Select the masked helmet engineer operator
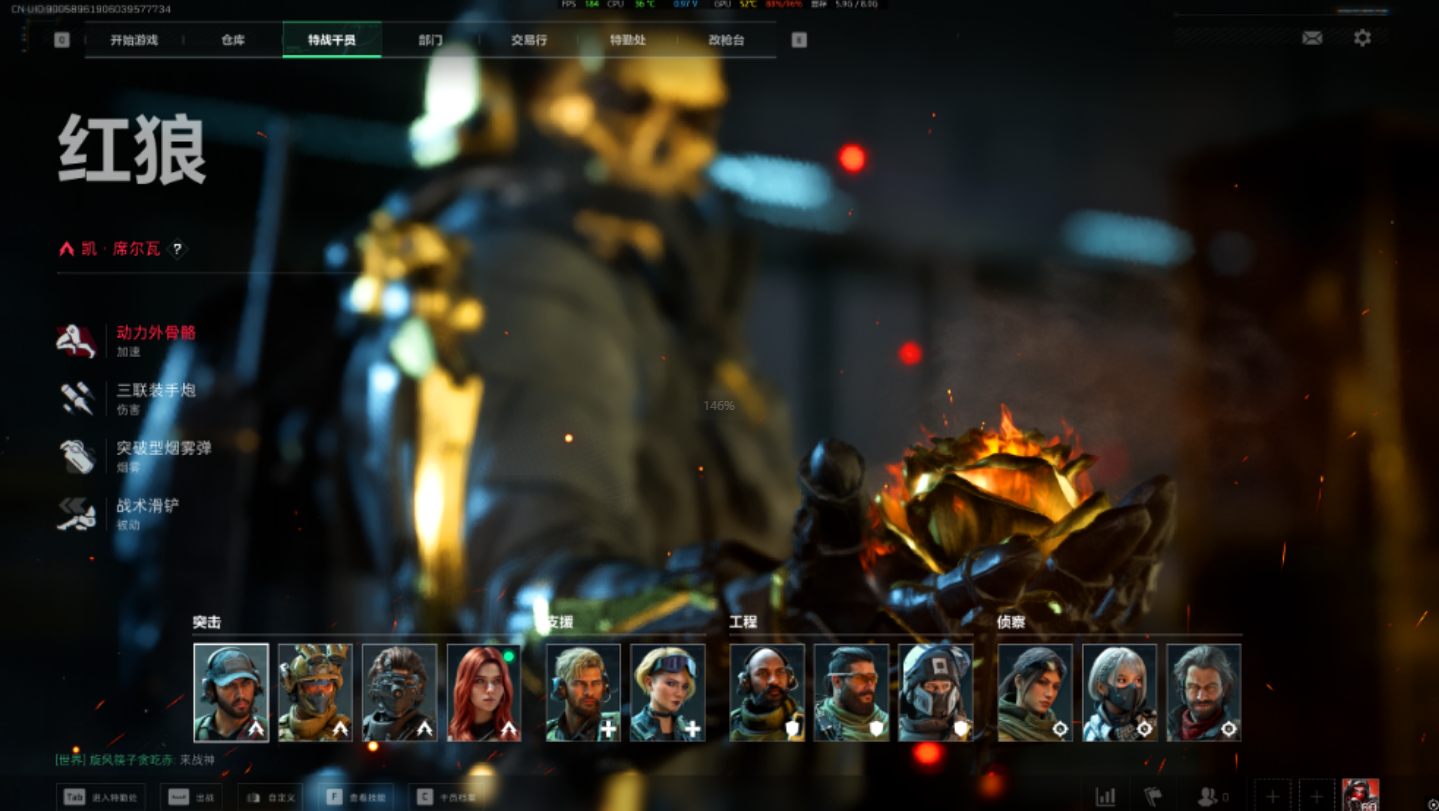Viewport: 1439px width, 811px height. [936, 692]
